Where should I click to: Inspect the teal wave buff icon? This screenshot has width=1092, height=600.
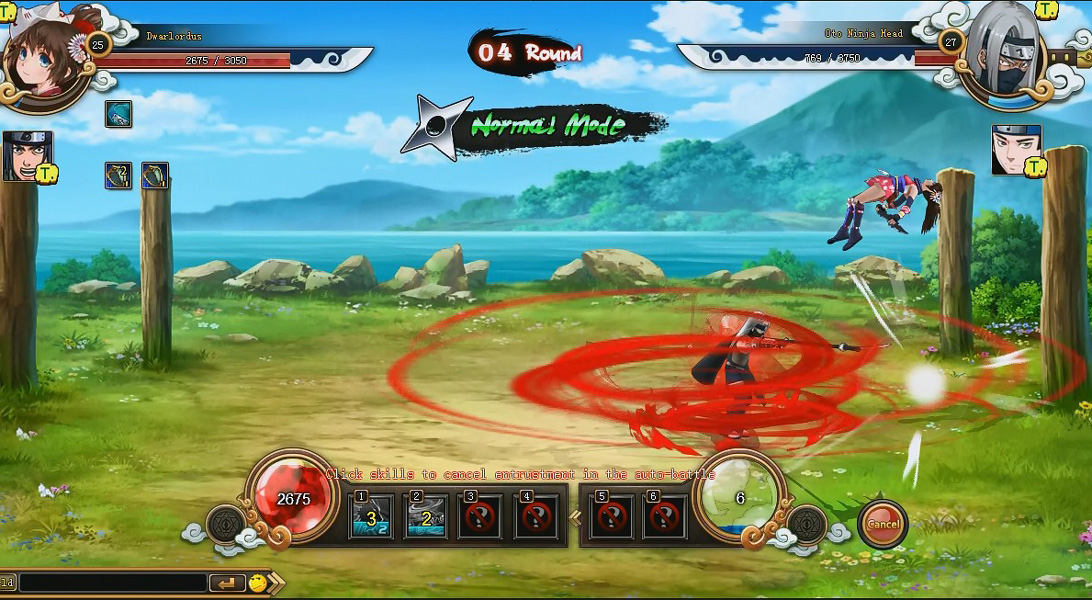(119, 114)
